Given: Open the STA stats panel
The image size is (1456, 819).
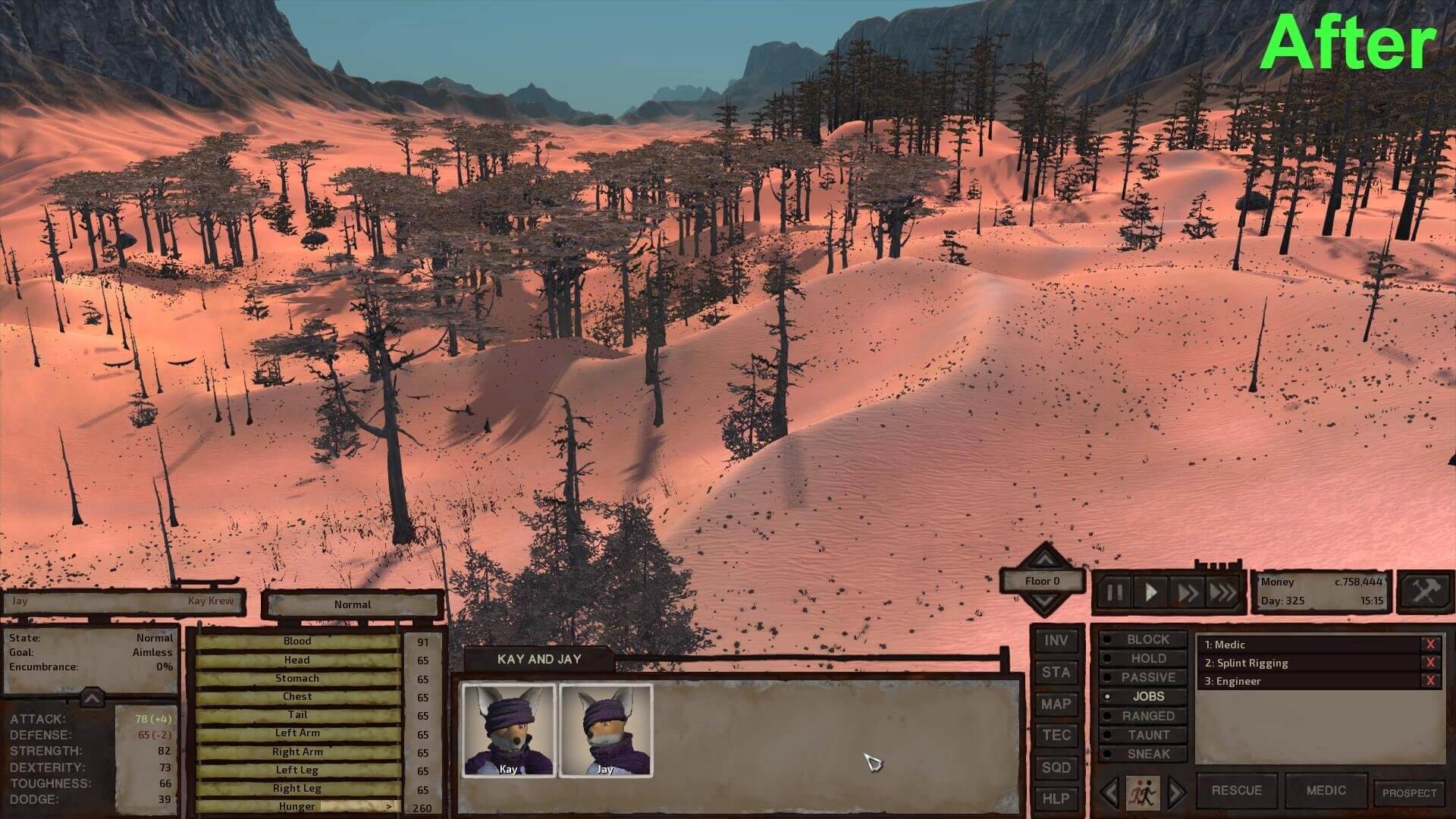Looking at the screenshot, I should pos(1056,673).
